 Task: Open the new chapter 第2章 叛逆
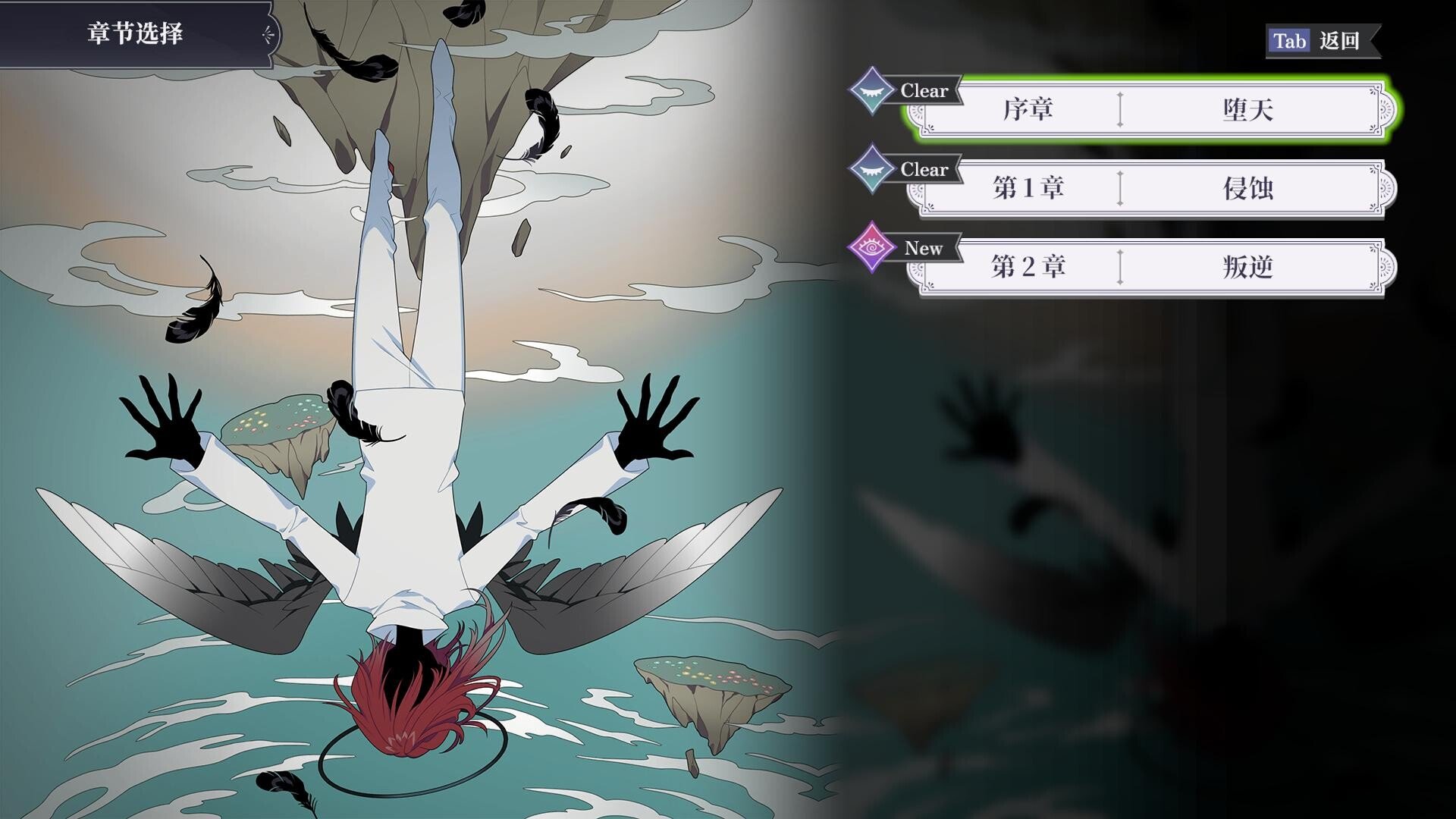[x=1151, y=267]
